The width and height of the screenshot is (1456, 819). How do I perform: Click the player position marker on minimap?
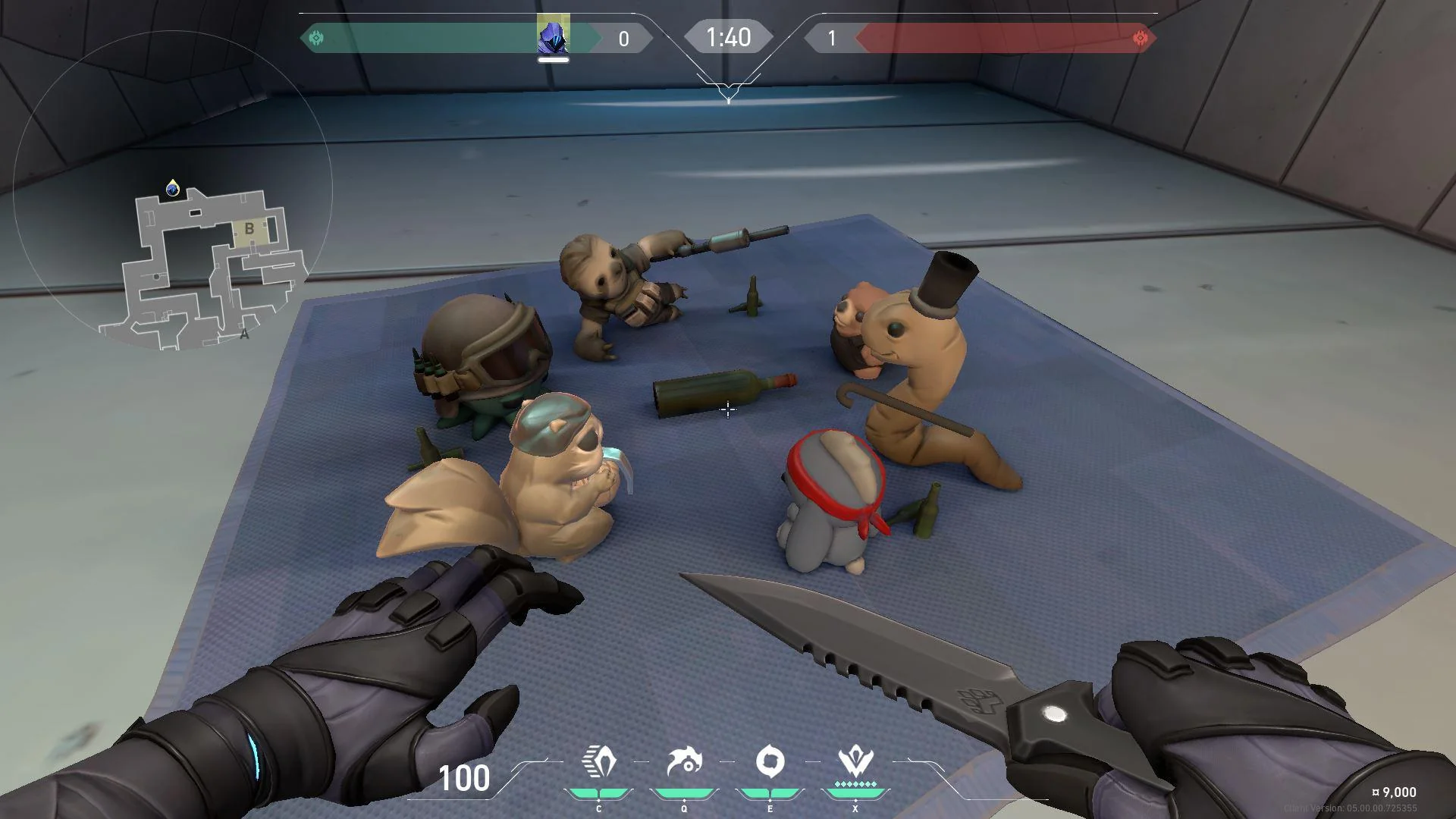coord(173,188)
